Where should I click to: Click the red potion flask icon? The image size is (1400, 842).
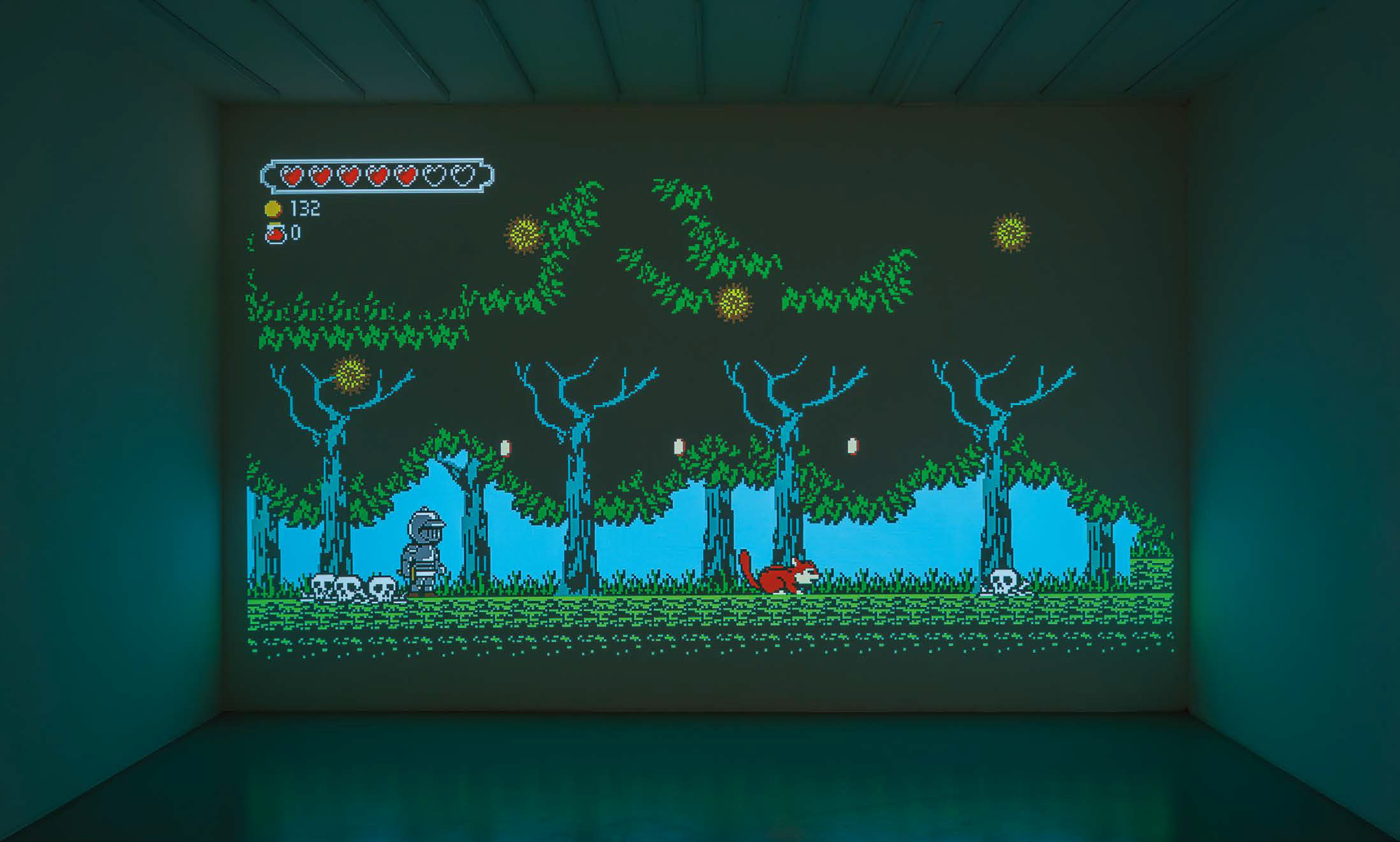click(x=275, y=234)
